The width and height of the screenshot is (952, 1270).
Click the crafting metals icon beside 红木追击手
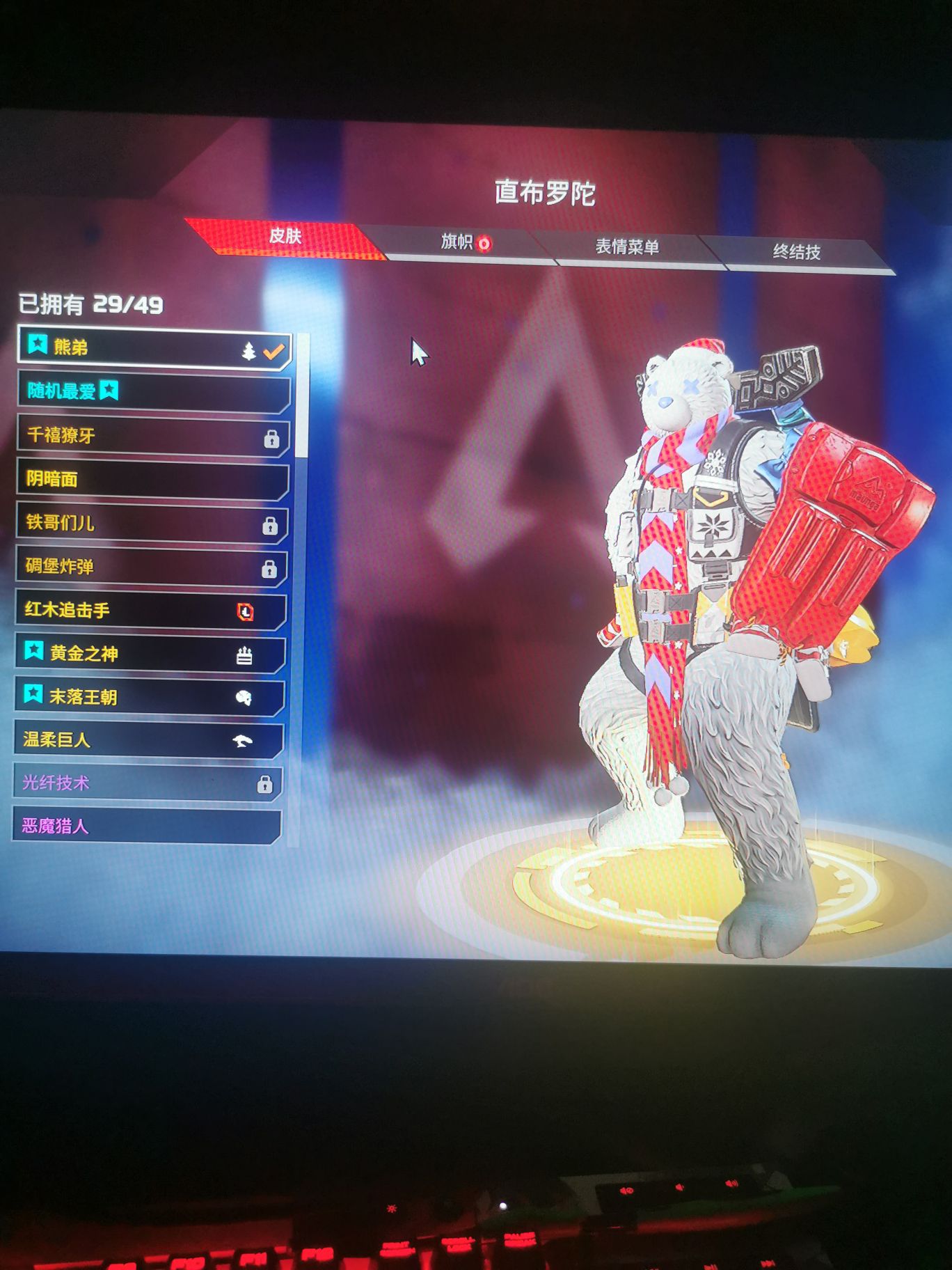[x=246, y=611]
